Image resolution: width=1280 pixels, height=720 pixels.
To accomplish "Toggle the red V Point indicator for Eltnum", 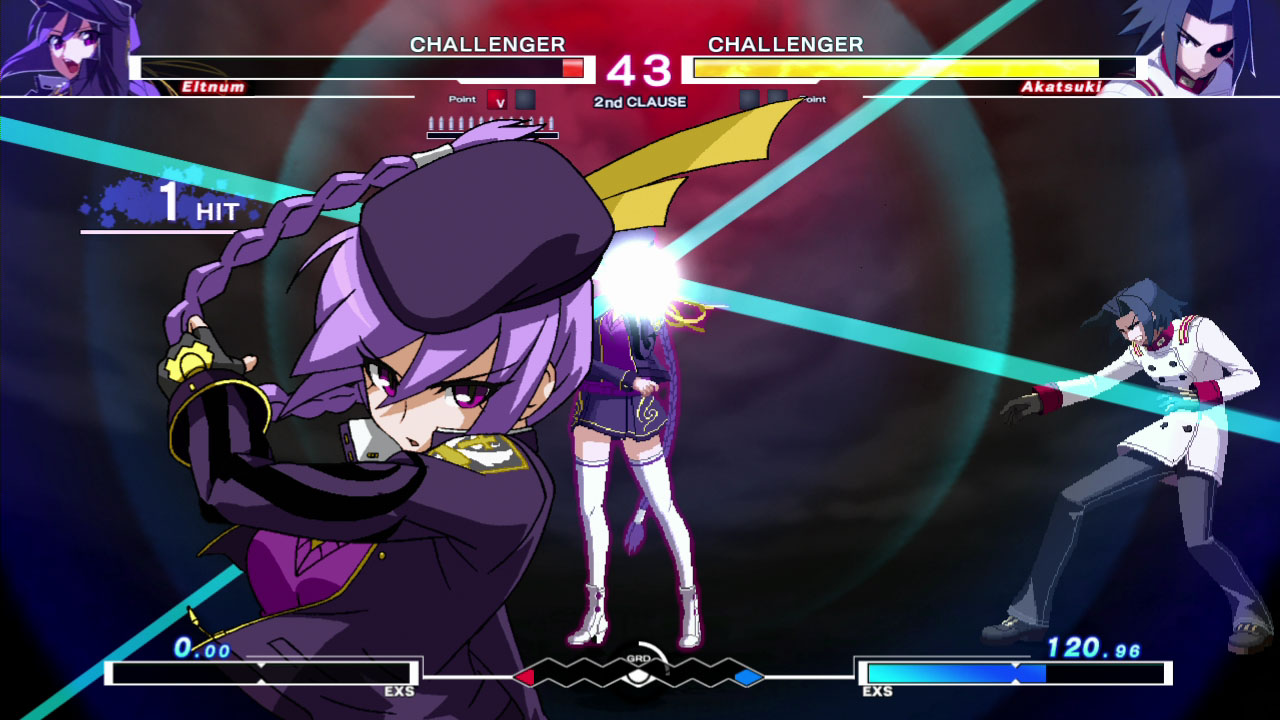I will pyautogui.click(x=497, y=101).
